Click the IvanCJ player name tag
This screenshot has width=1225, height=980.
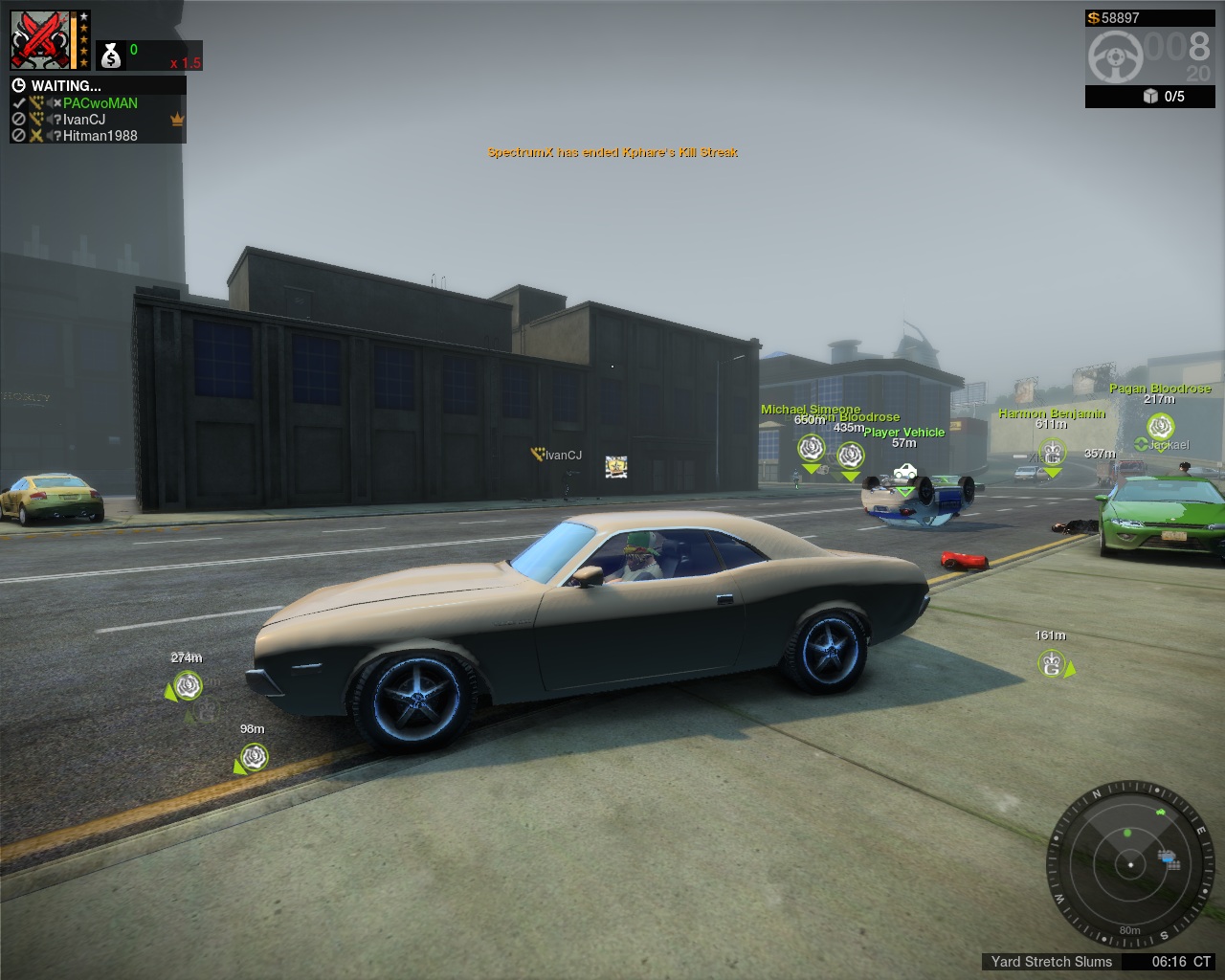[563, 456]
